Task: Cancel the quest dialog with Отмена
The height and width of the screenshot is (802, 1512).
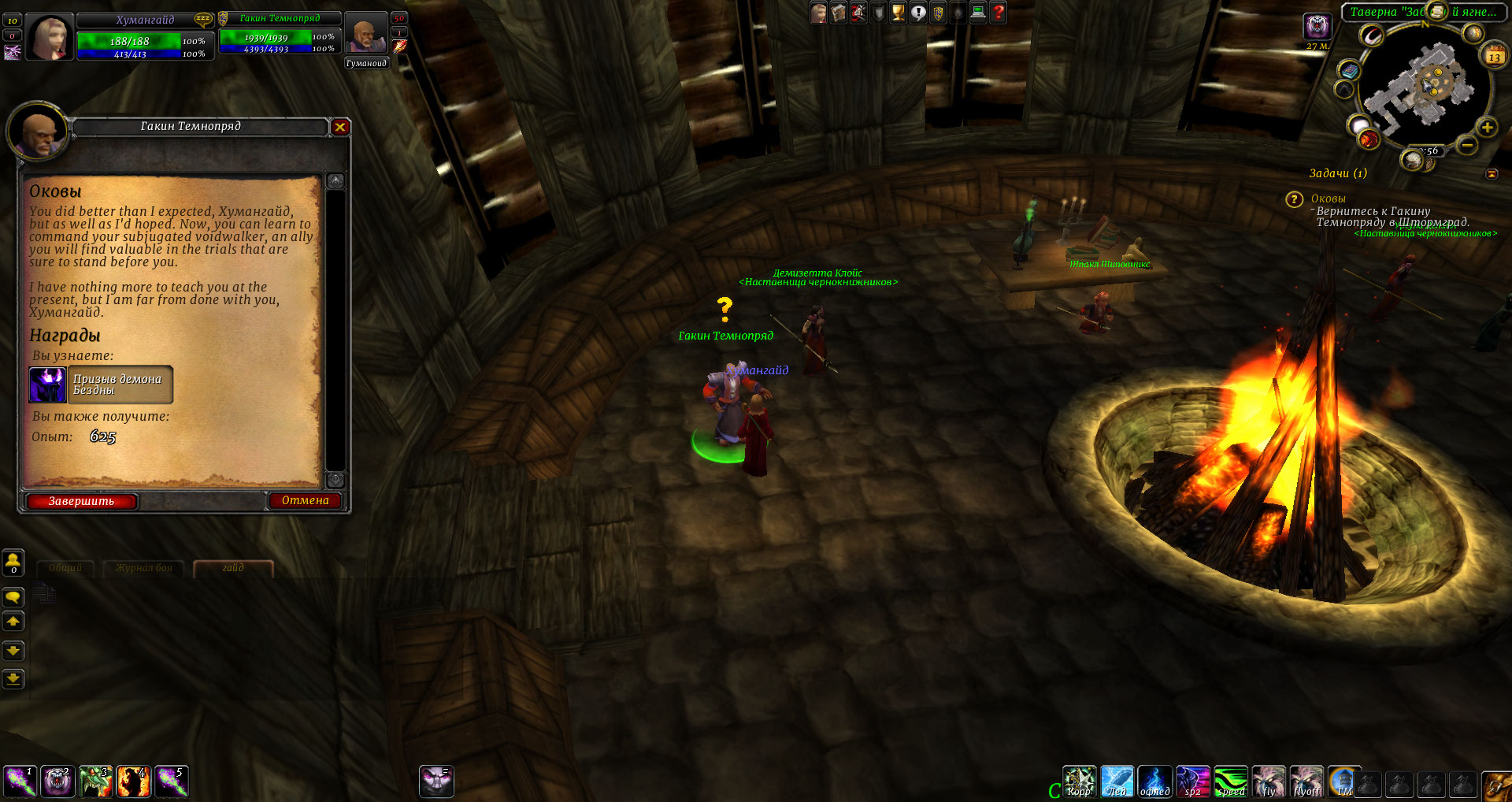Action: [x=305, y=500]
